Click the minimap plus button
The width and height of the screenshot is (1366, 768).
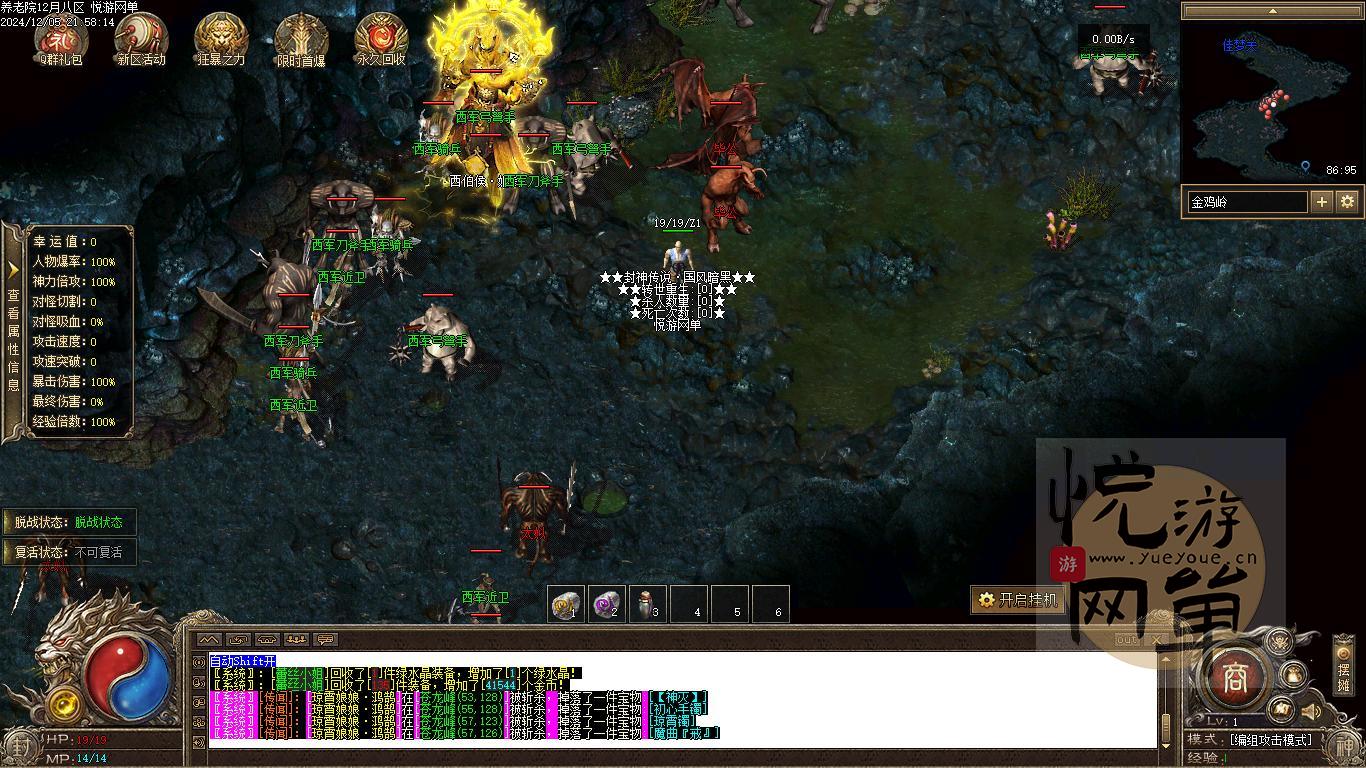pyautogui.click(x=1322, y=202)
